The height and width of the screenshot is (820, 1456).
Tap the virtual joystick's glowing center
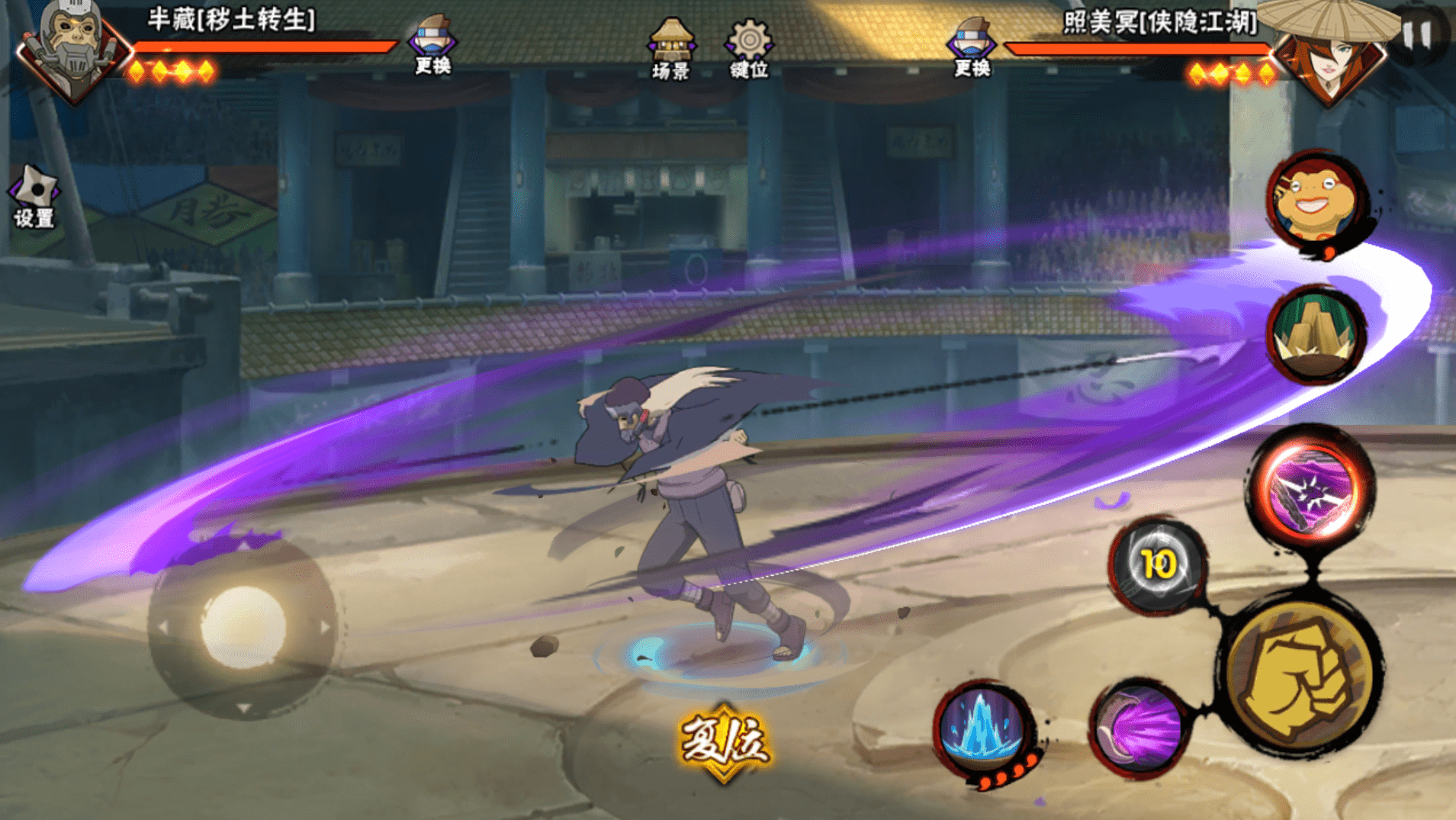243,627
